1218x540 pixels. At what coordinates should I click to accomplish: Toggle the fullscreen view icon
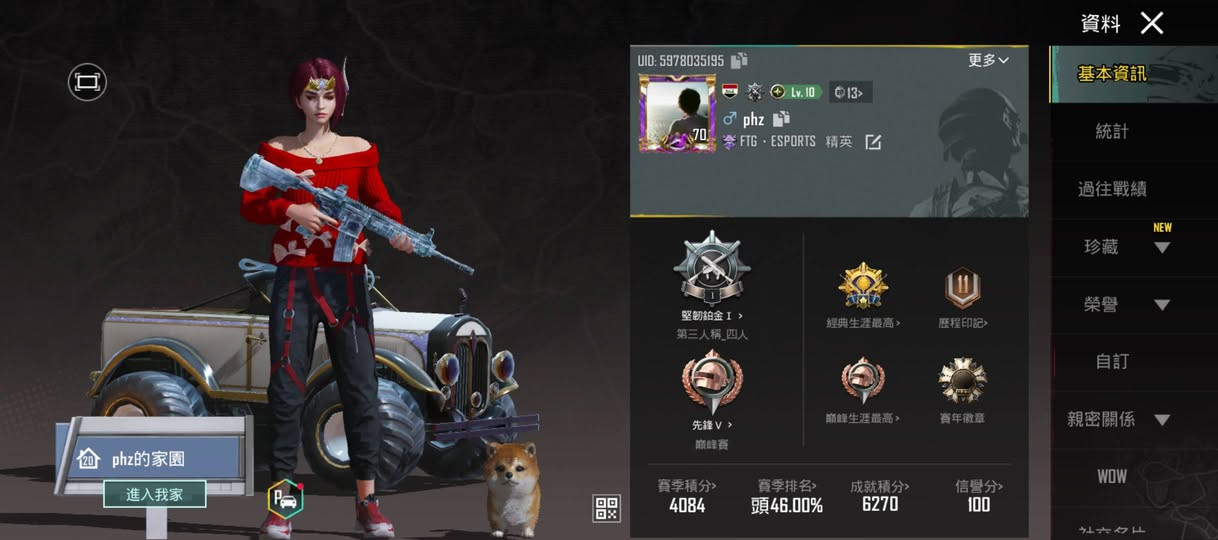[87, 82]
